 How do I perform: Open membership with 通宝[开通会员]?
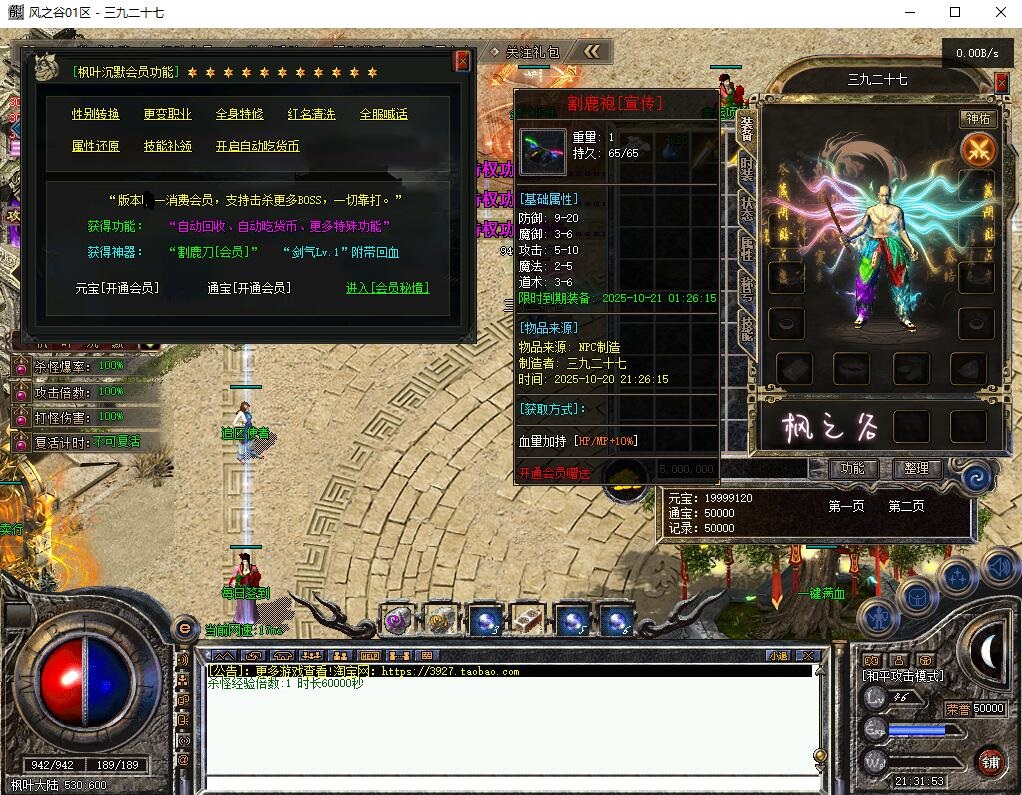pyautogui.click(x=249, y=288)
